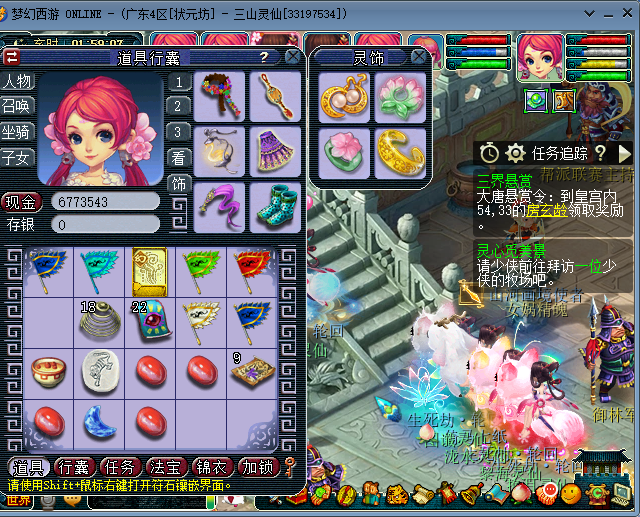Open the 任务 quest items tab

tap(120, 467)
